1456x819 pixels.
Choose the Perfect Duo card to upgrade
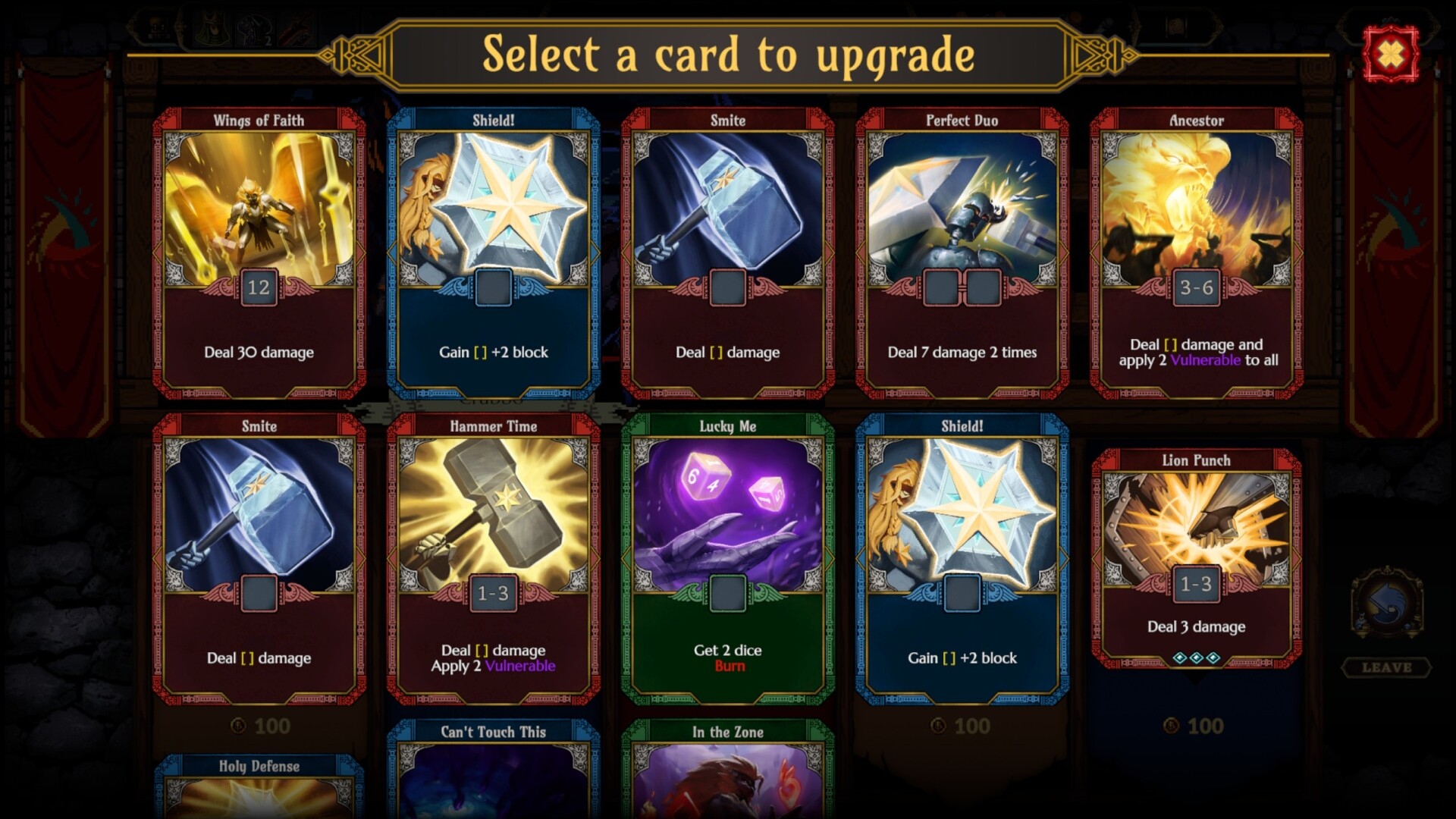click(x=962, y=253)
